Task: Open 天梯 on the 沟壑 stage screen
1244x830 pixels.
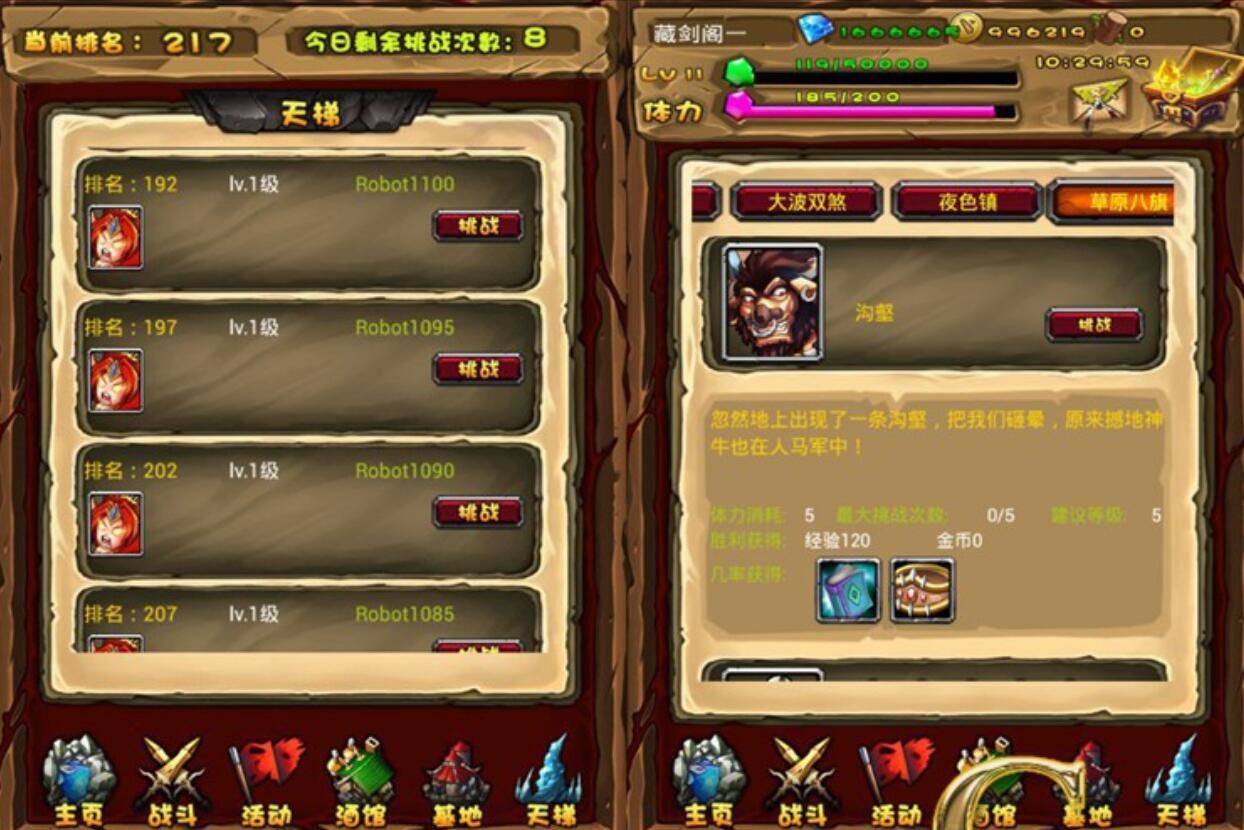Action: [x=1180, y=782]
